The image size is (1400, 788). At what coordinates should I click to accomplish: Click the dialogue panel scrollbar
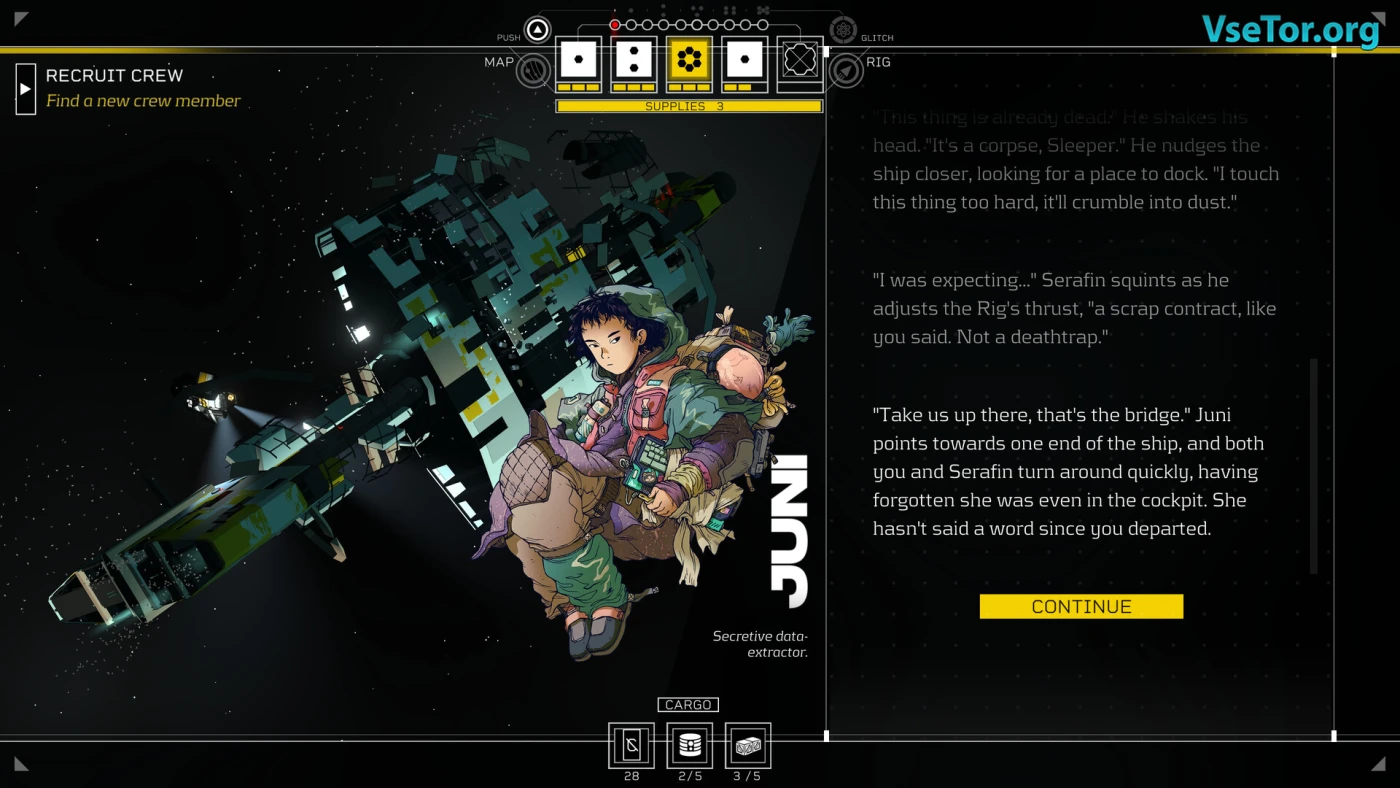[x=1313, y=465]
